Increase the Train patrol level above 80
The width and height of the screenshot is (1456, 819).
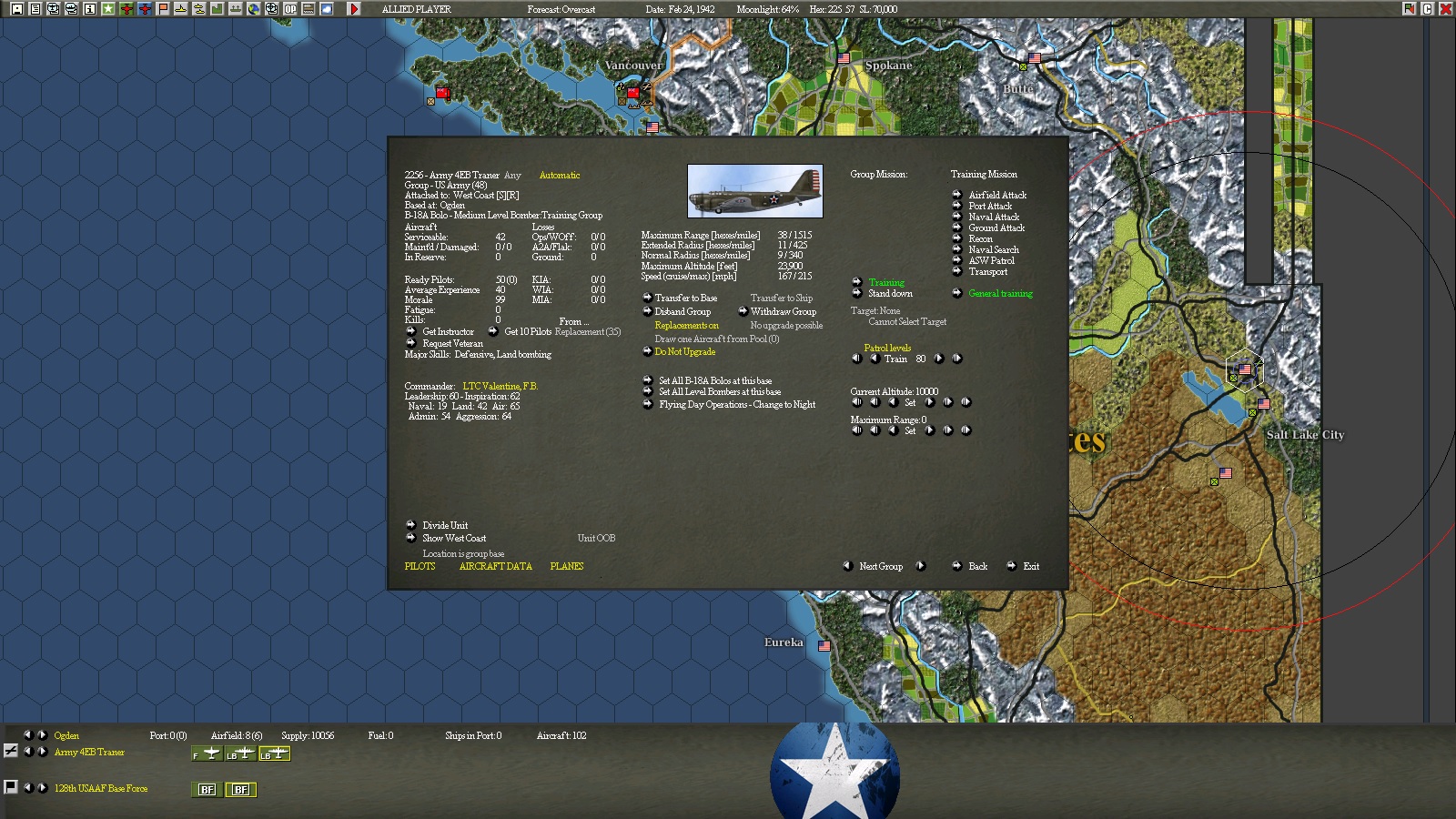click(x=939, y=359)
